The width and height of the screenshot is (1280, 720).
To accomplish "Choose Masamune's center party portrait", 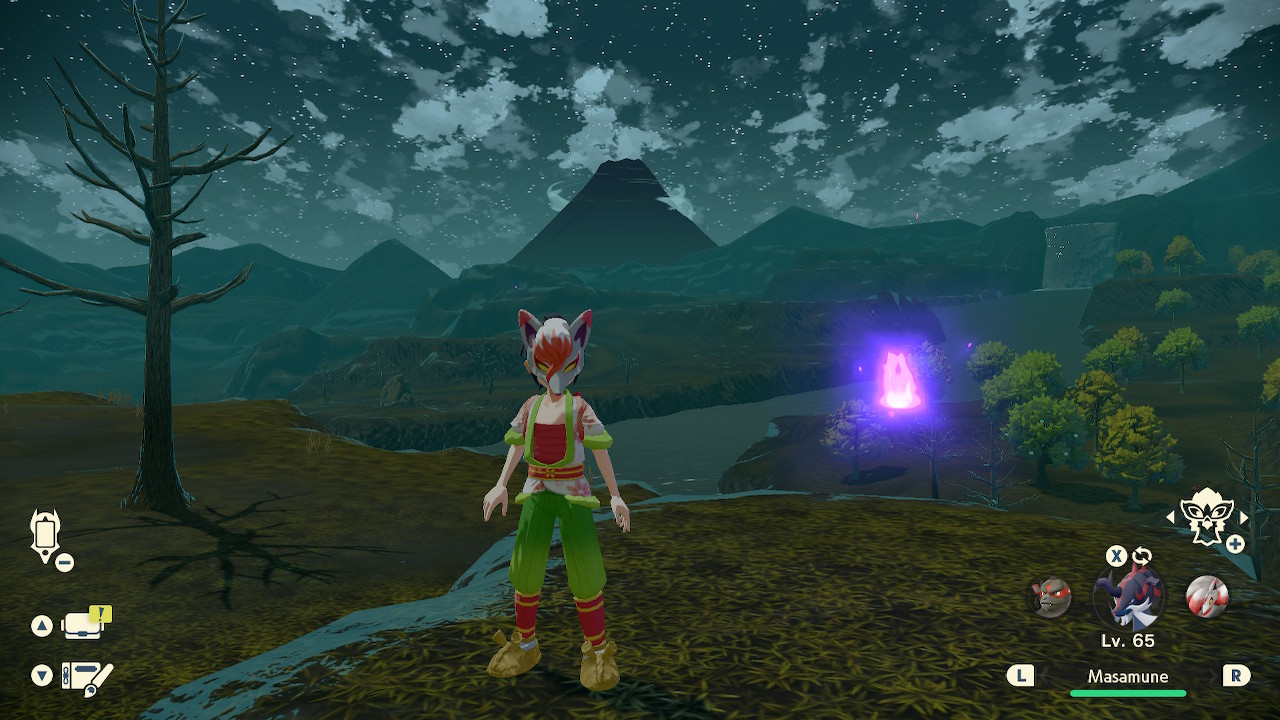I will (x=1128, y=597).
